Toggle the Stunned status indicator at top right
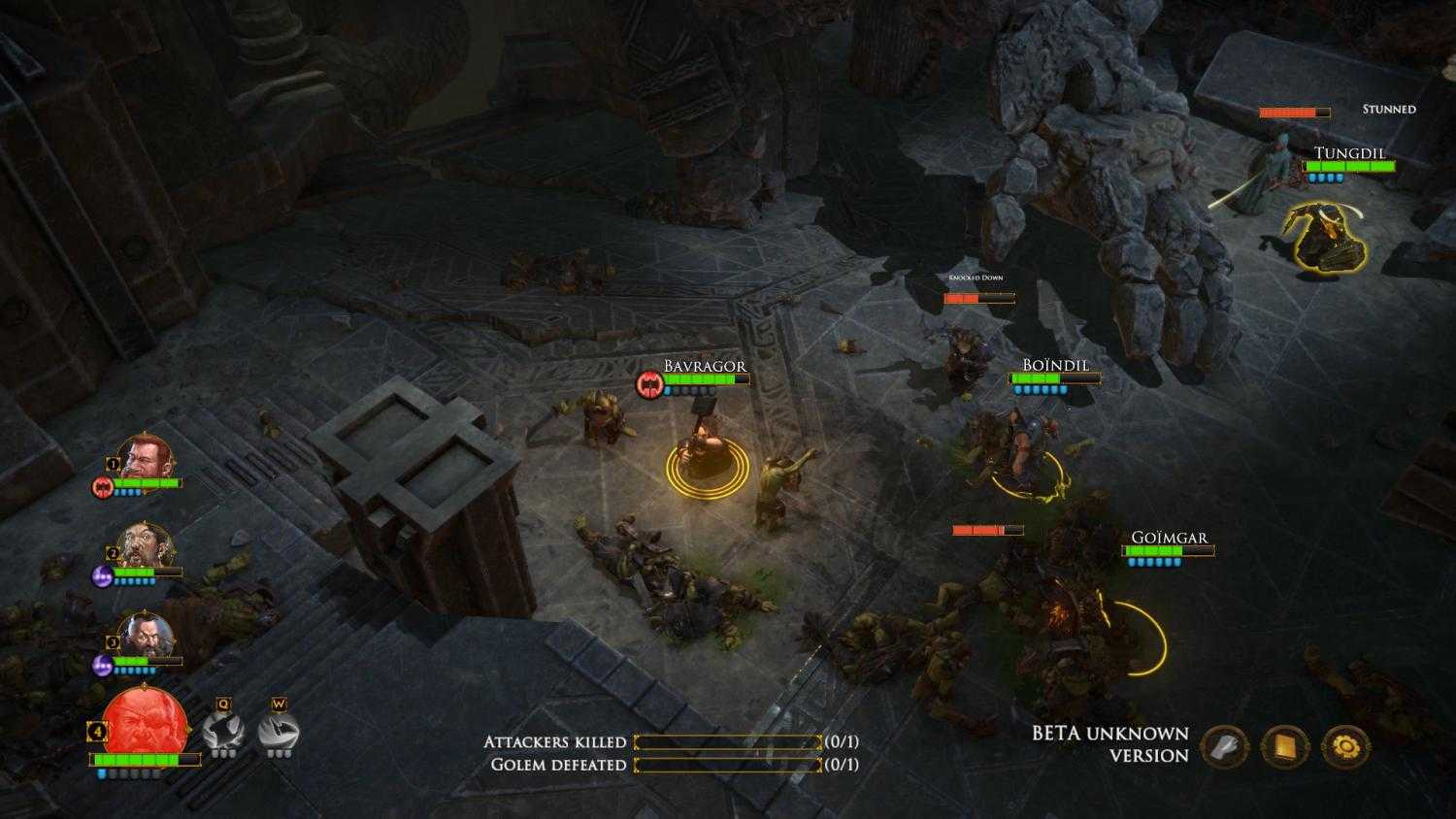 tap(1388, 109)
